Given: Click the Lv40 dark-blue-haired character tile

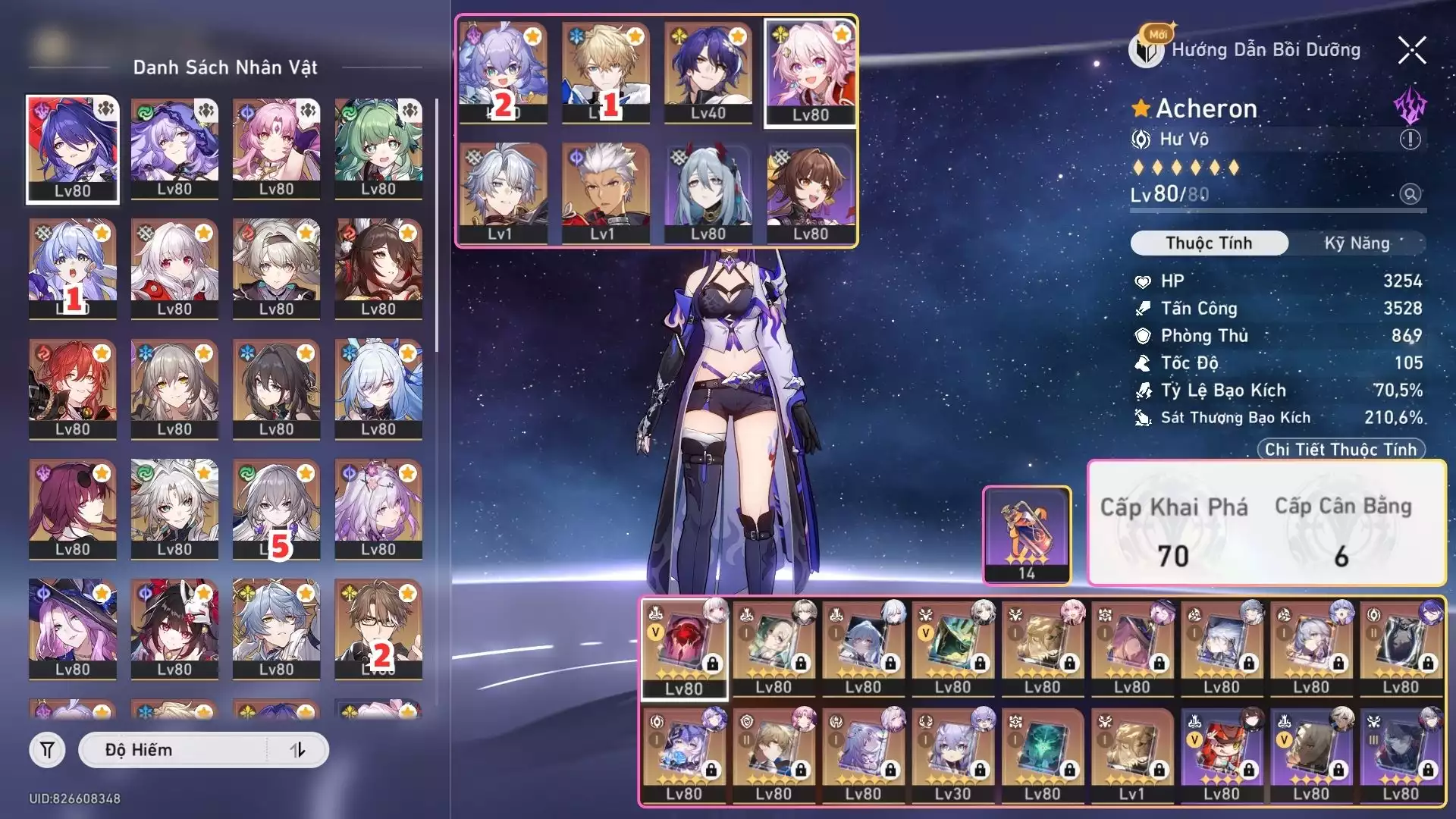Looking at the screenshot, I should 708,72.
